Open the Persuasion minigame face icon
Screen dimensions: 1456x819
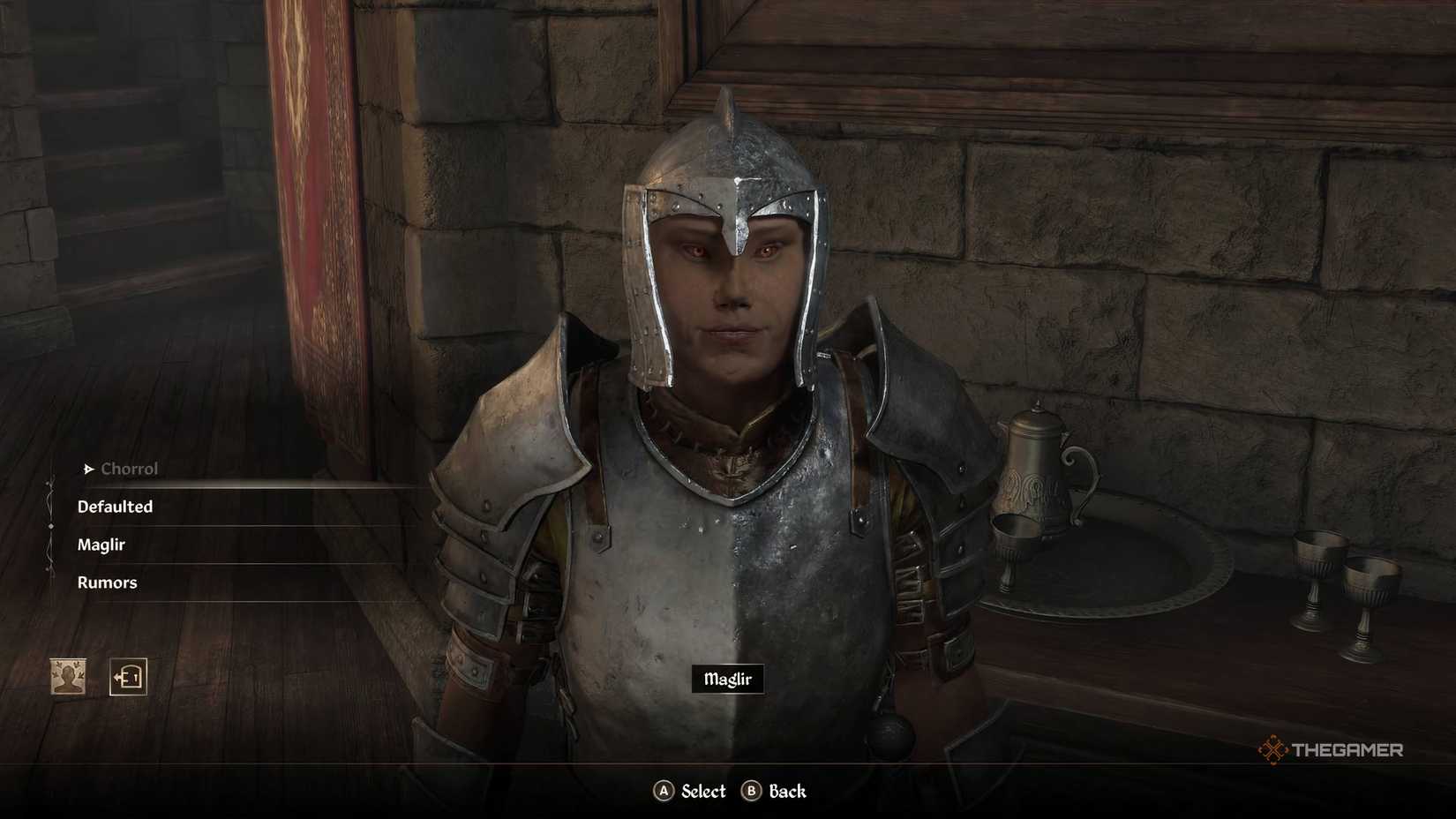66,674
